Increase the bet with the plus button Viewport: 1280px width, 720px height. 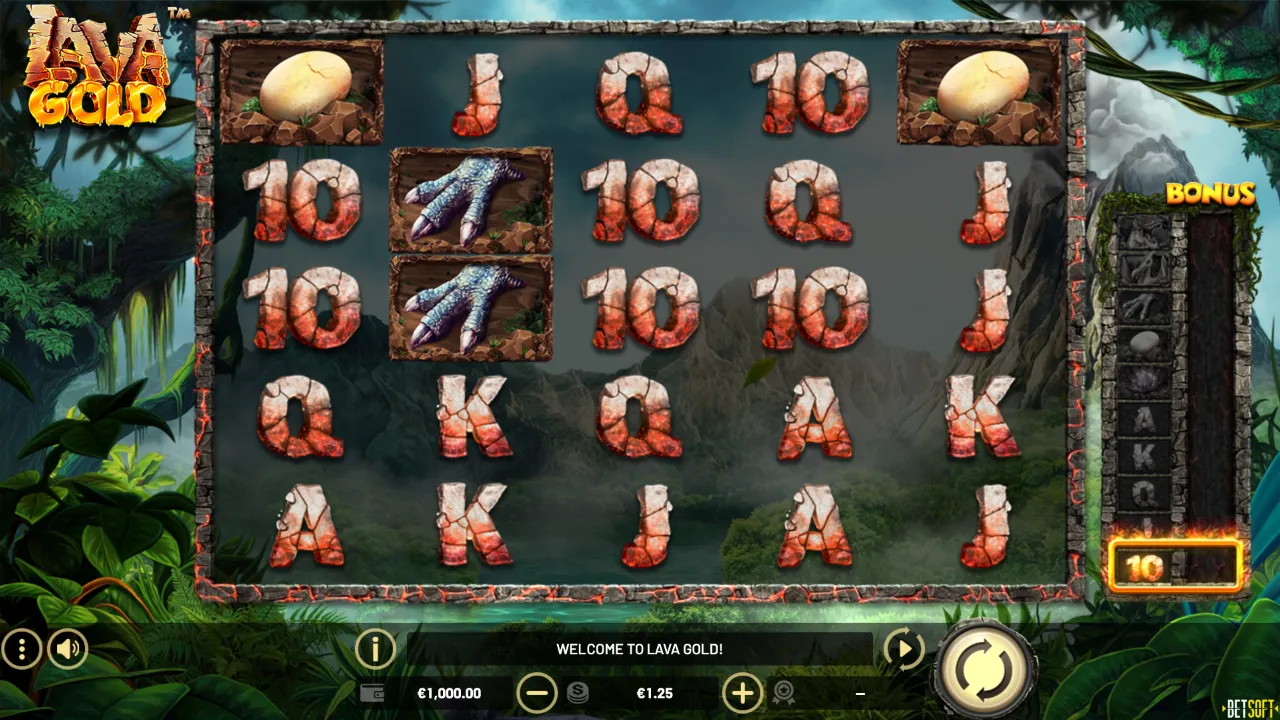pyautogui.click(x=742, y=692)
